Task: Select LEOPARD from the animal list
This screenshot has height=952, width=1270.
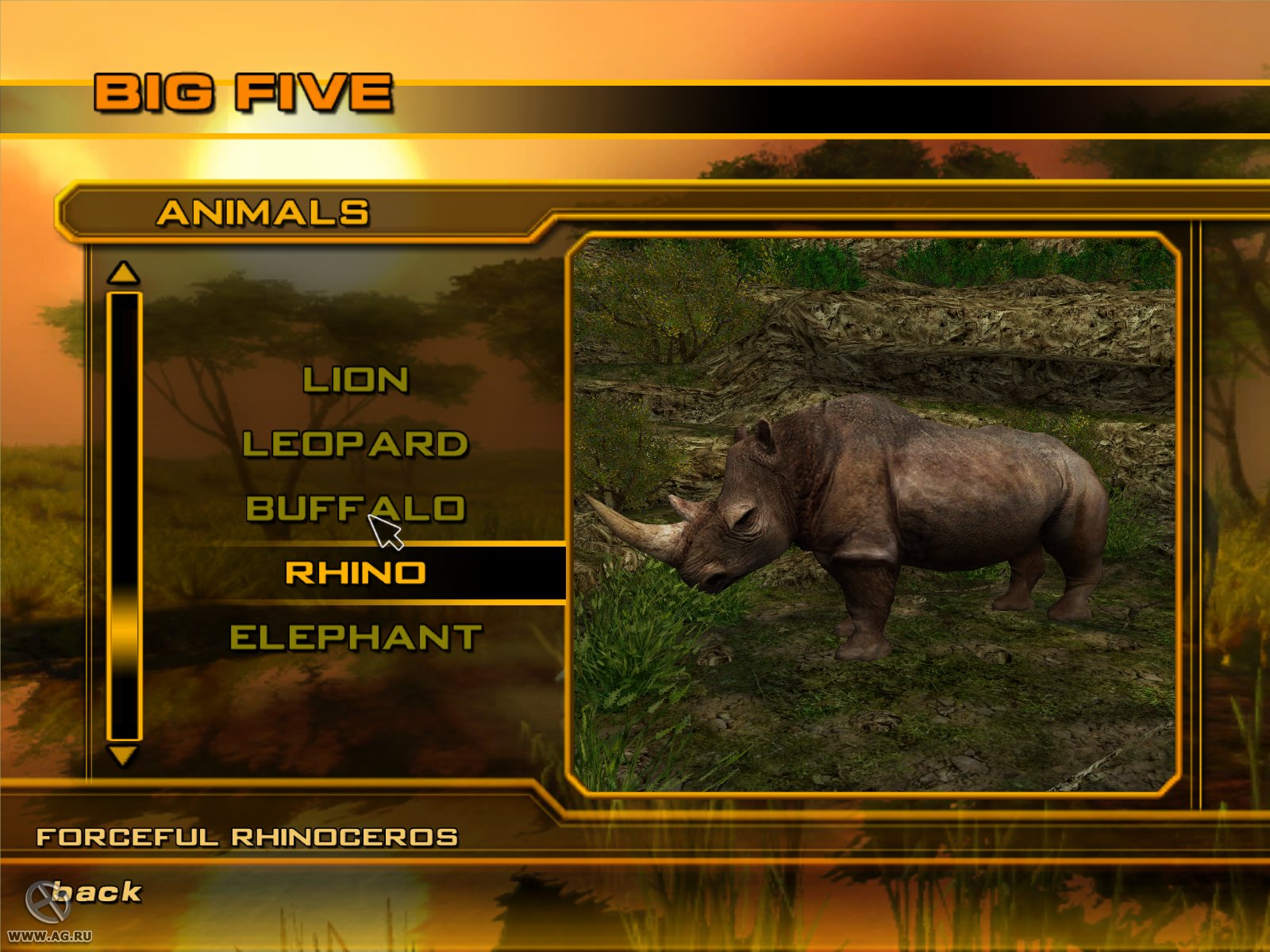Action: point(354,445)
